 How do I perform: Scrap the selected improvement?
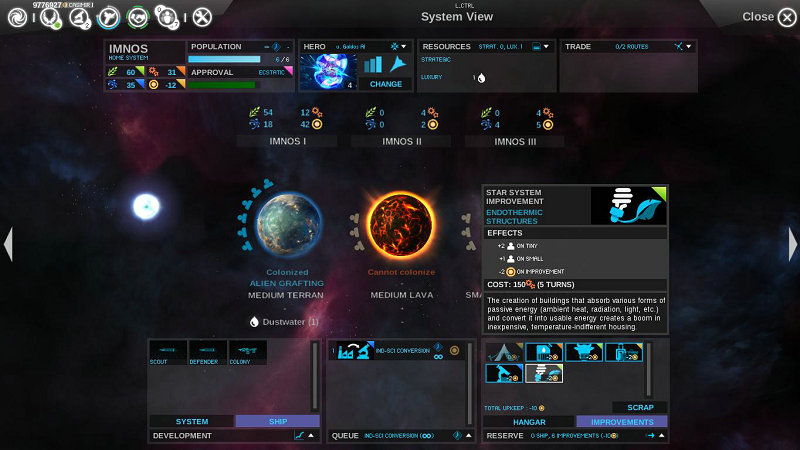coord(639,407)
